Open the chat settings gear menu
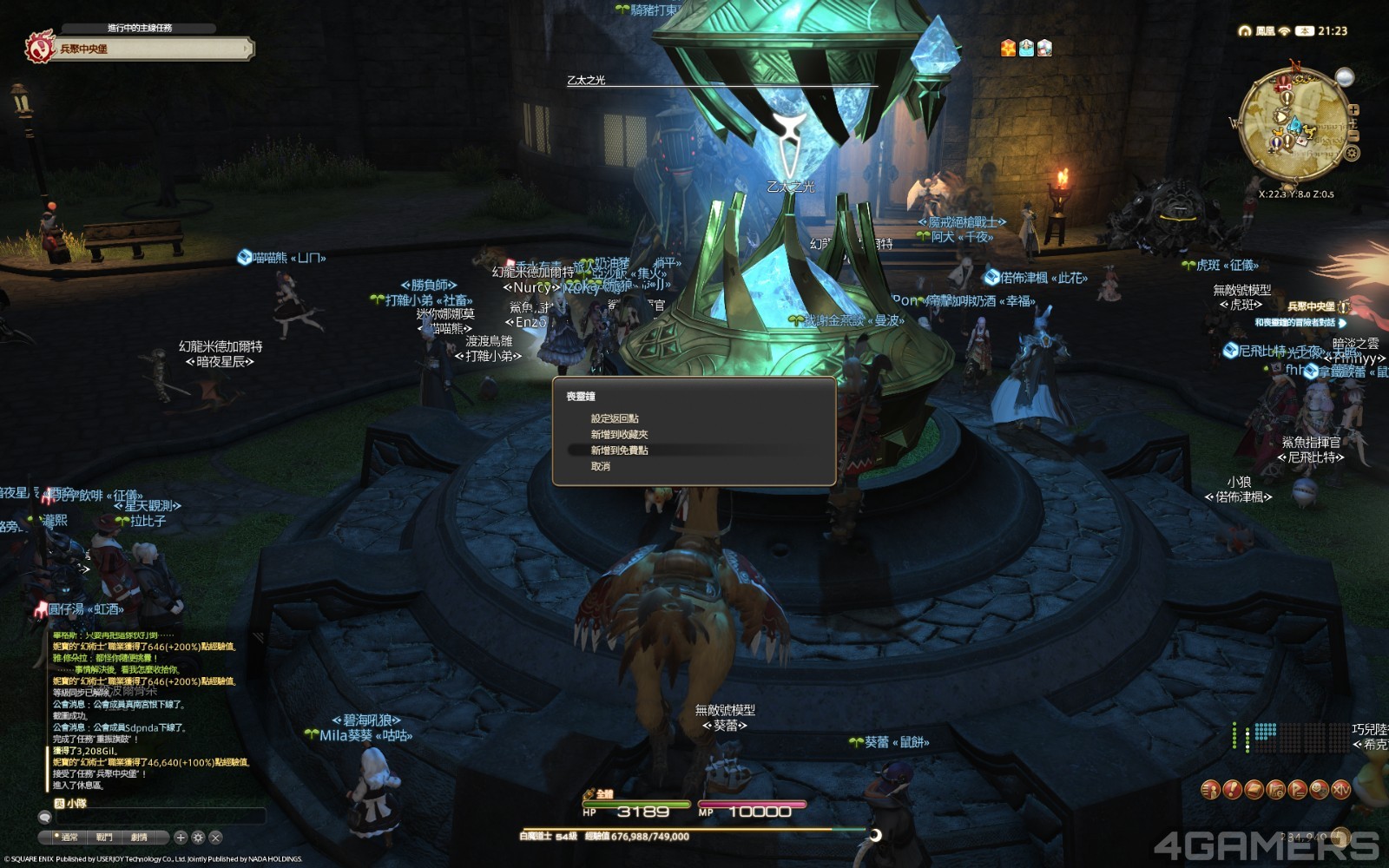1389x868 pixels. [x=198, y=838]
